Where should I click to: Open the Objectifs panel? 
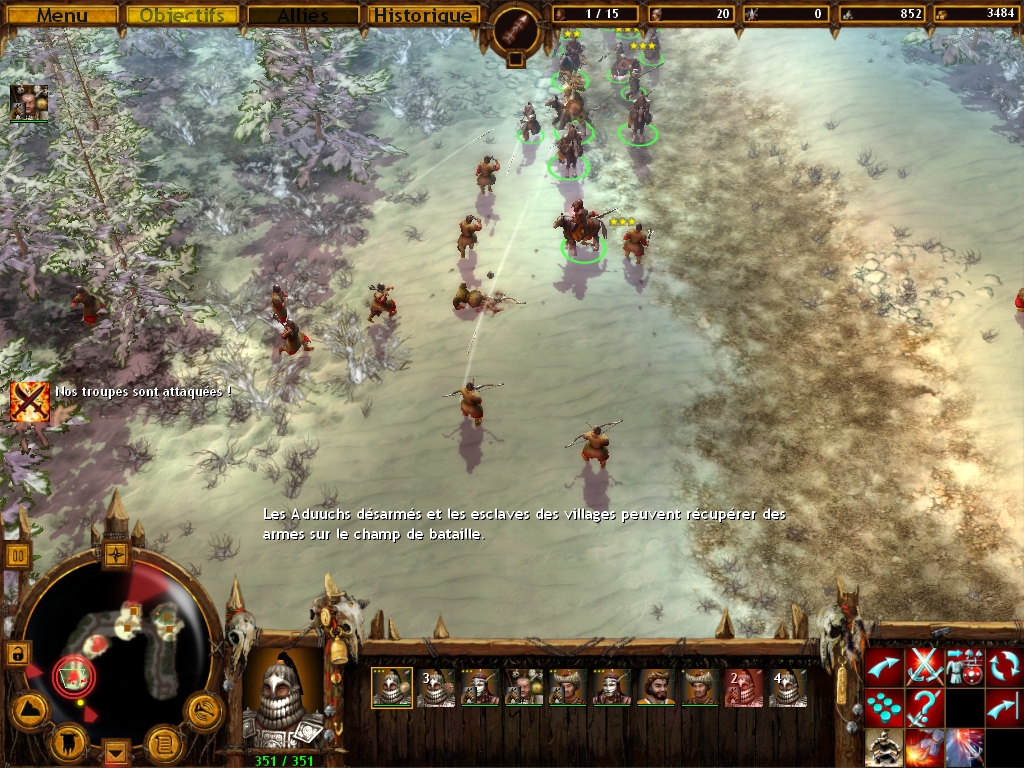182,15
